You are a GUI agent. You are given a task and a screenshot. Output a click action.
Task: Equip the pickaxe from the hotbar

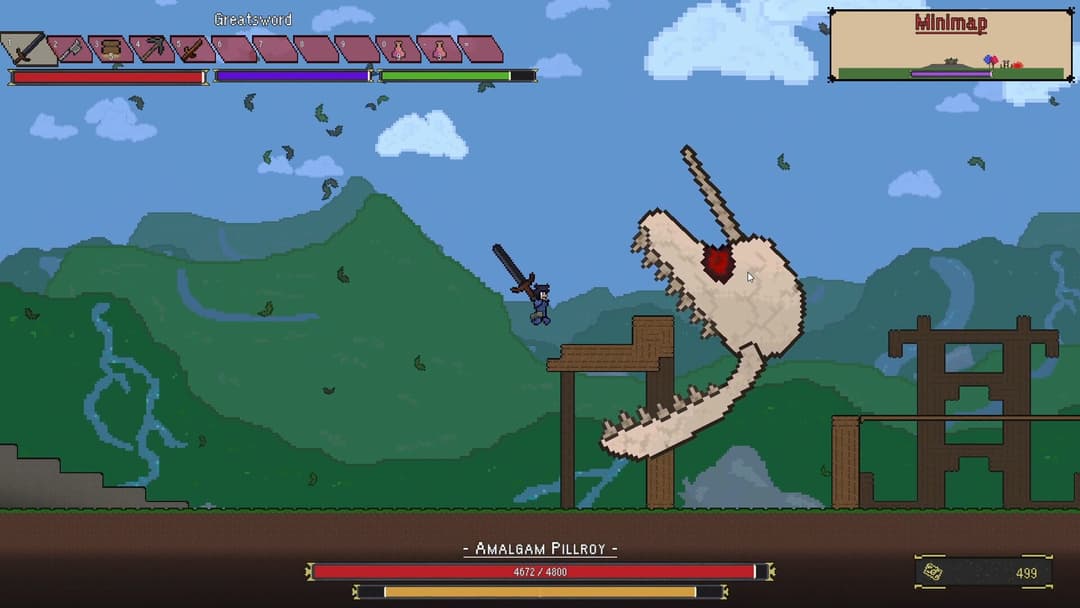point(151,48)
